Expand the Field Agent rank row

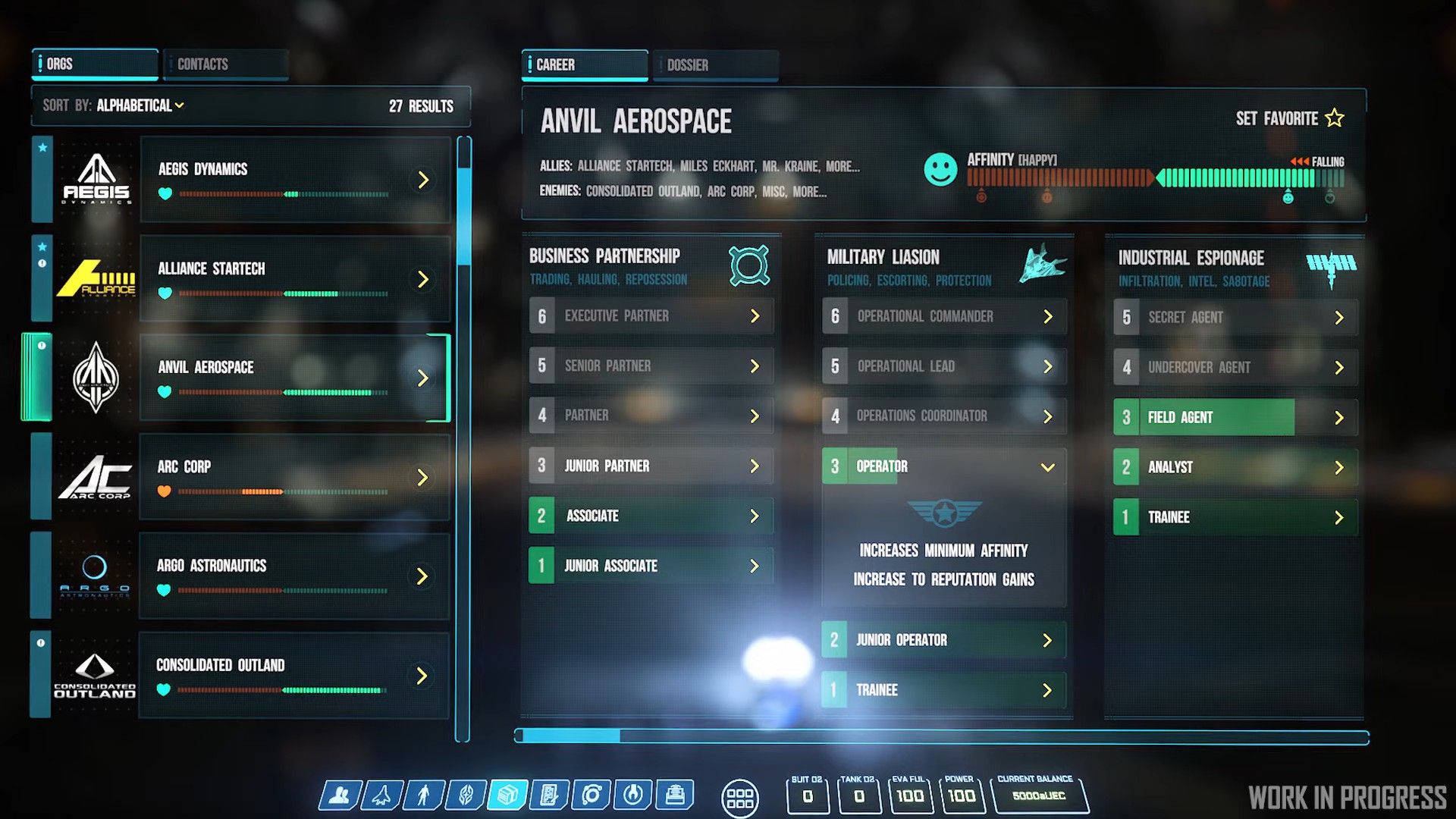tap(1235, 417)
